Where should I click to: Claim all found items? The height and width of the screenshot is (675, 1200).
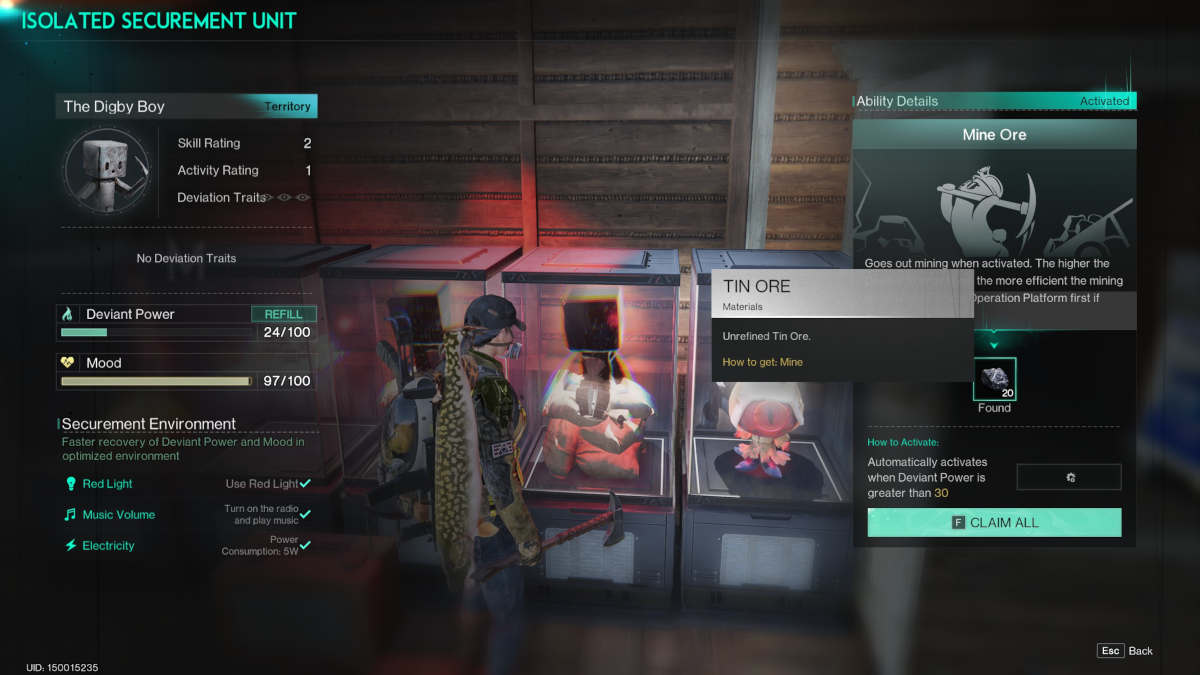(x=994, y=522)
